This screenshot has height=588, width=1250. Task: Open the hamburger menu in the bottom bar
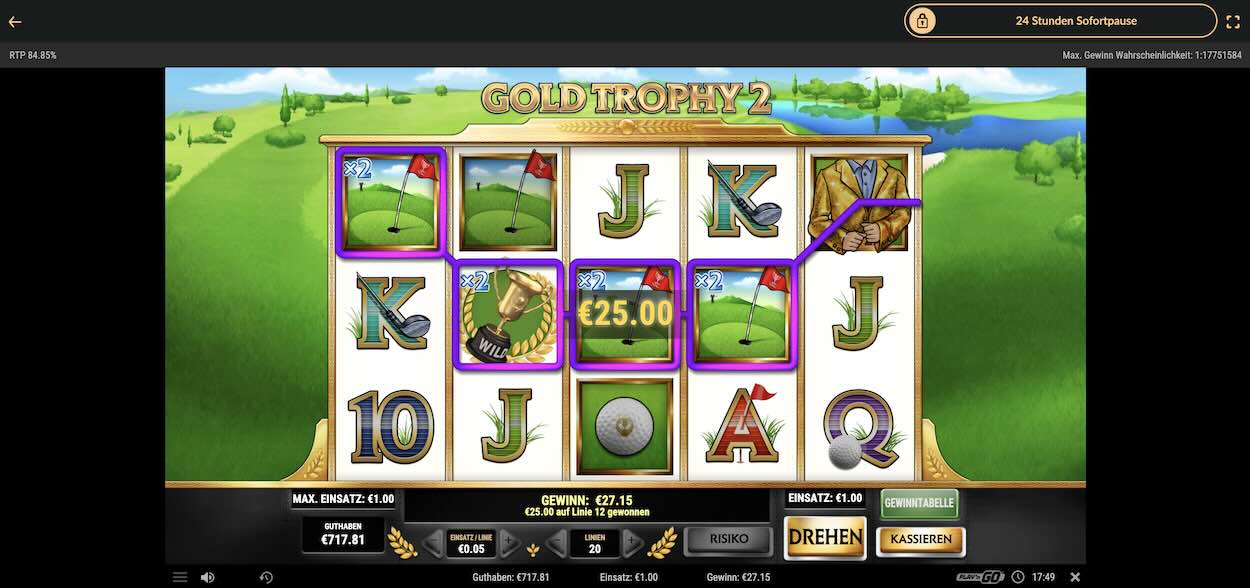pos(180,577)
